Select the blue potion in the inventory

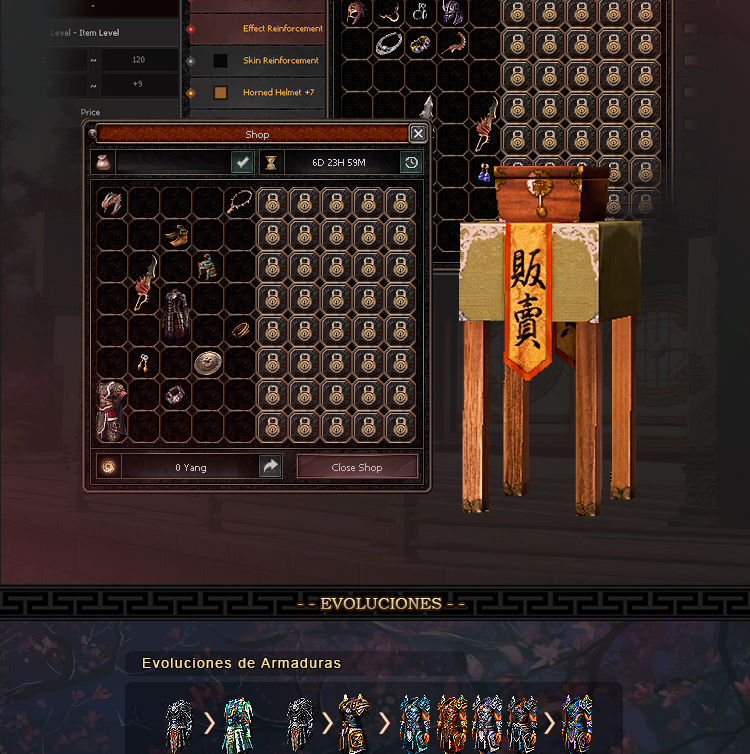(485, 173)
